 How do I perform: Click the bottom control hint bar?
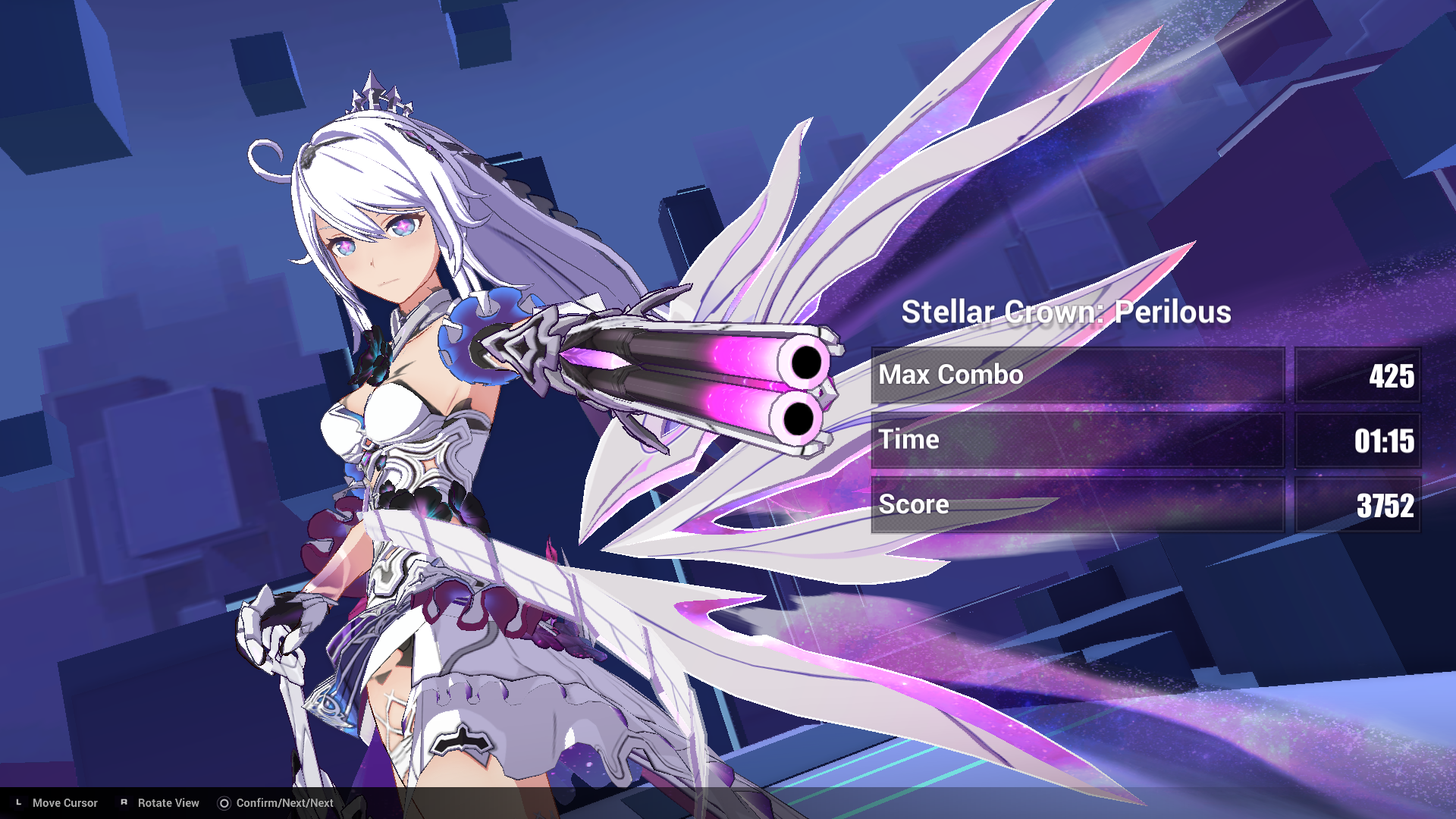(728, 802)
